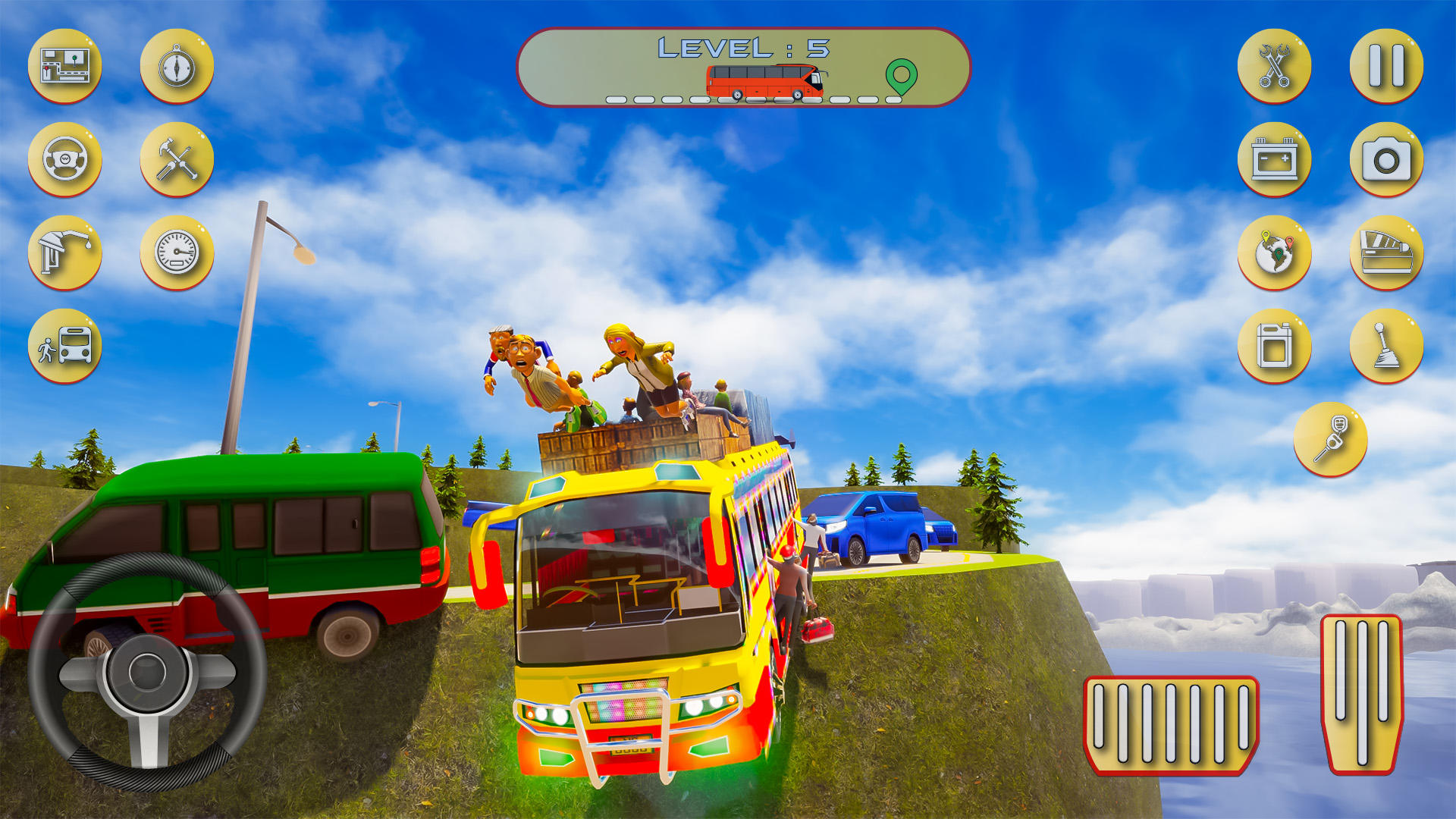Image resolution: width=1456 pixels, height=819 pixels.
Task: Open the world map locations icon
Action: point(1275,253)
